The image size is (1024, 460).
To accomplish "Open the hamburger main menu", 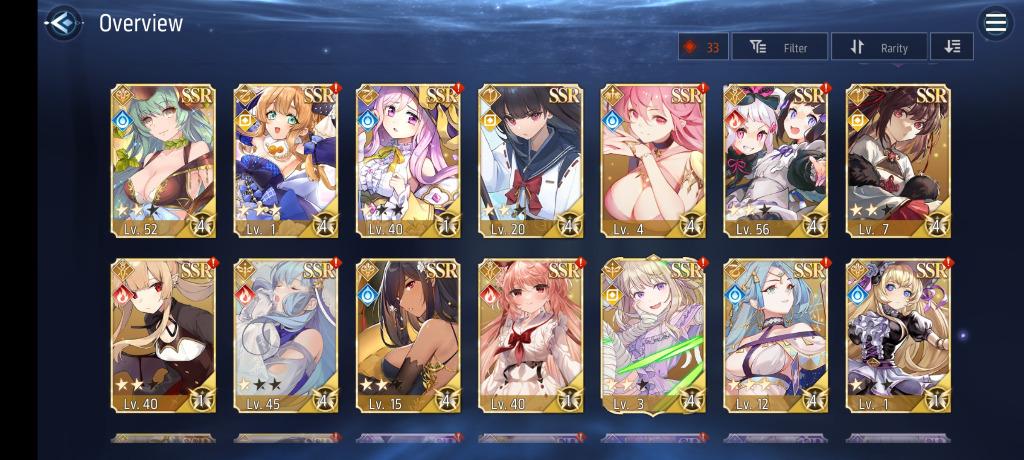I will (x=995, y=24).
